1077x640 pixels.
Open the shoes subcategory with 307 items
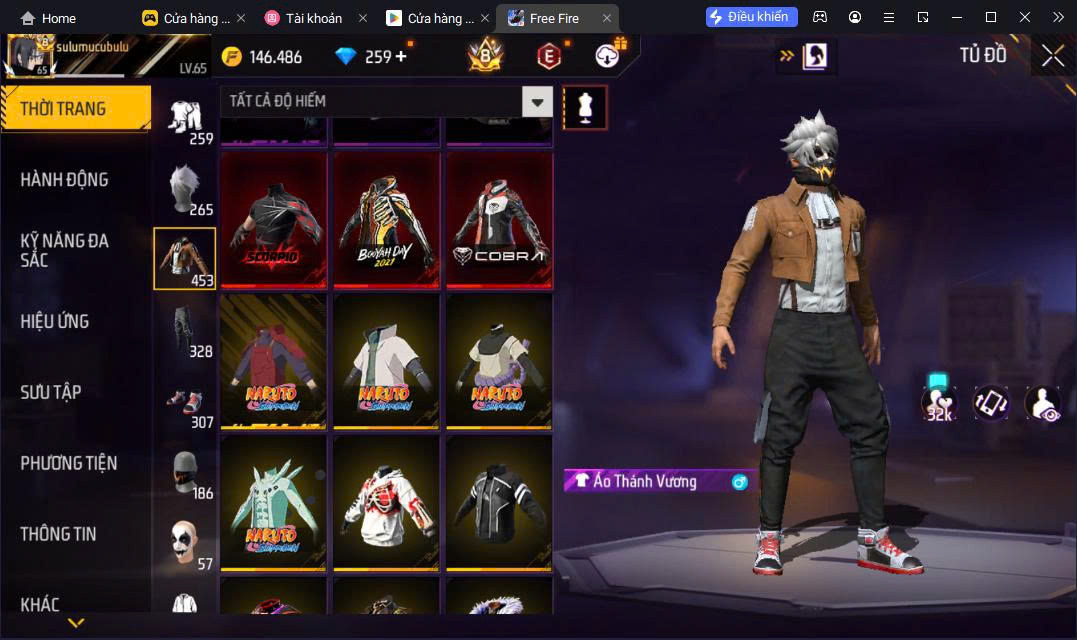185,401
